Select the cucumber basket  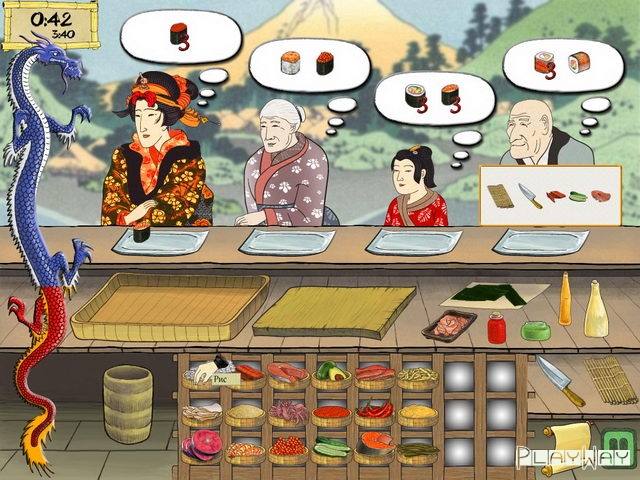[331, 448]
